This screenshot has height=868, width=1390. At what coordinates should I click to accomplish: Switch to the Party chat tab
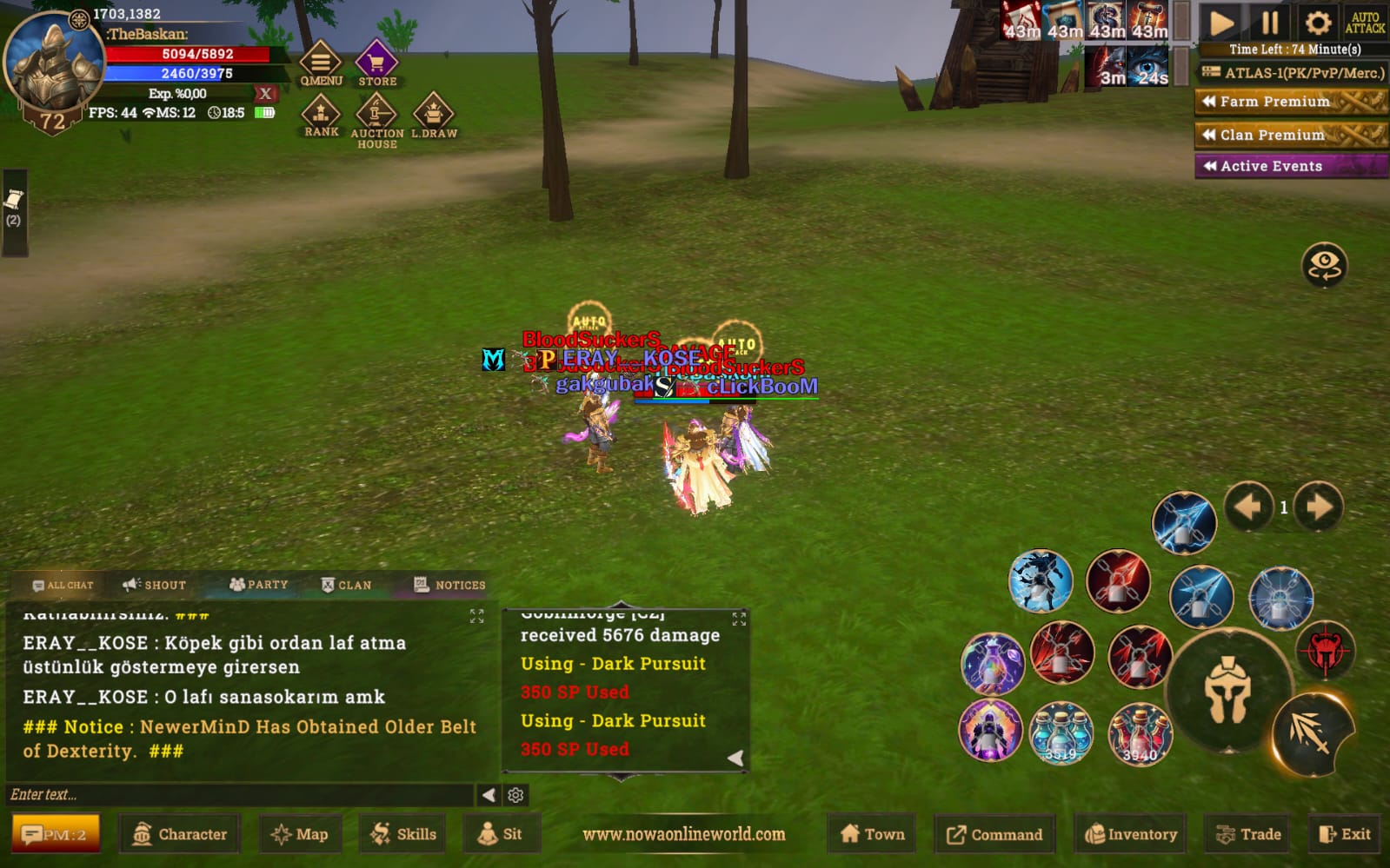[x=258, y=585]
